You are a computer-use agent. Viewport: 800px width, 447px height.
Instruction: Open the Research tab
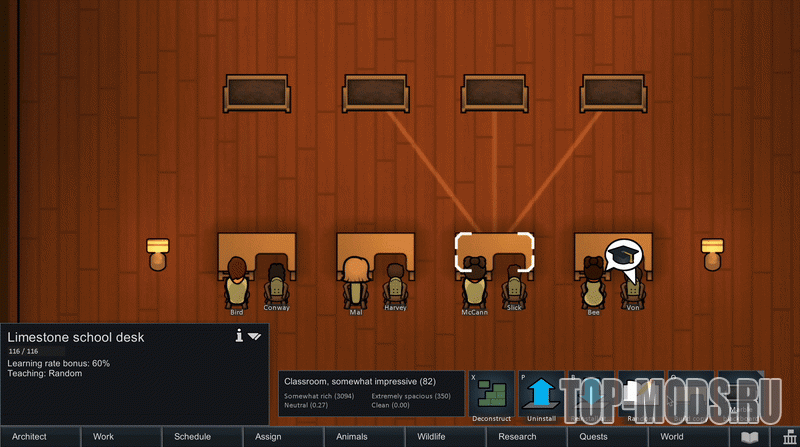[526, 437]
